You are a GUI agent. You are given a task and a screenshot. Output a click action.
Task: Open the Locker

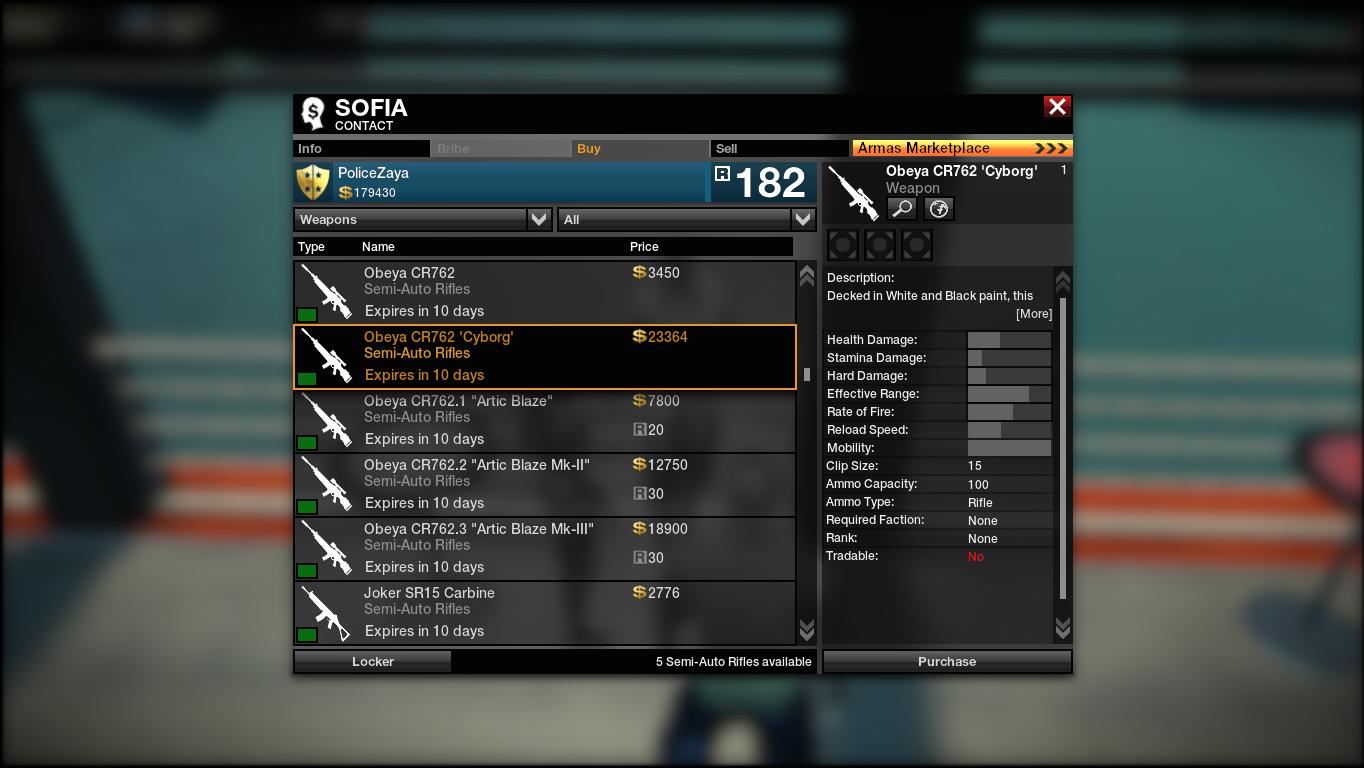point(372,661)
